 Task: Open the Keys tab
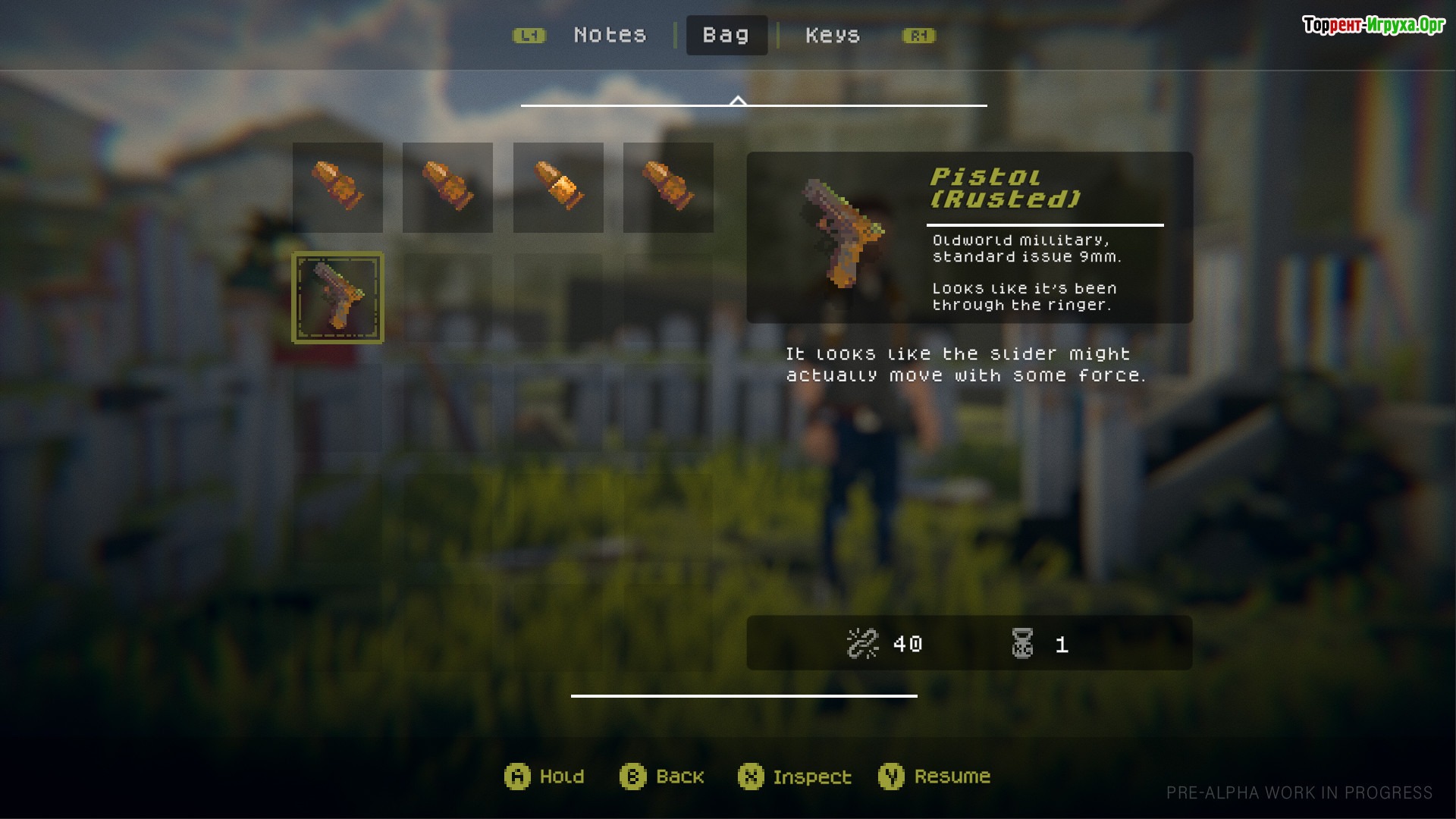click(x=832, y=35)
